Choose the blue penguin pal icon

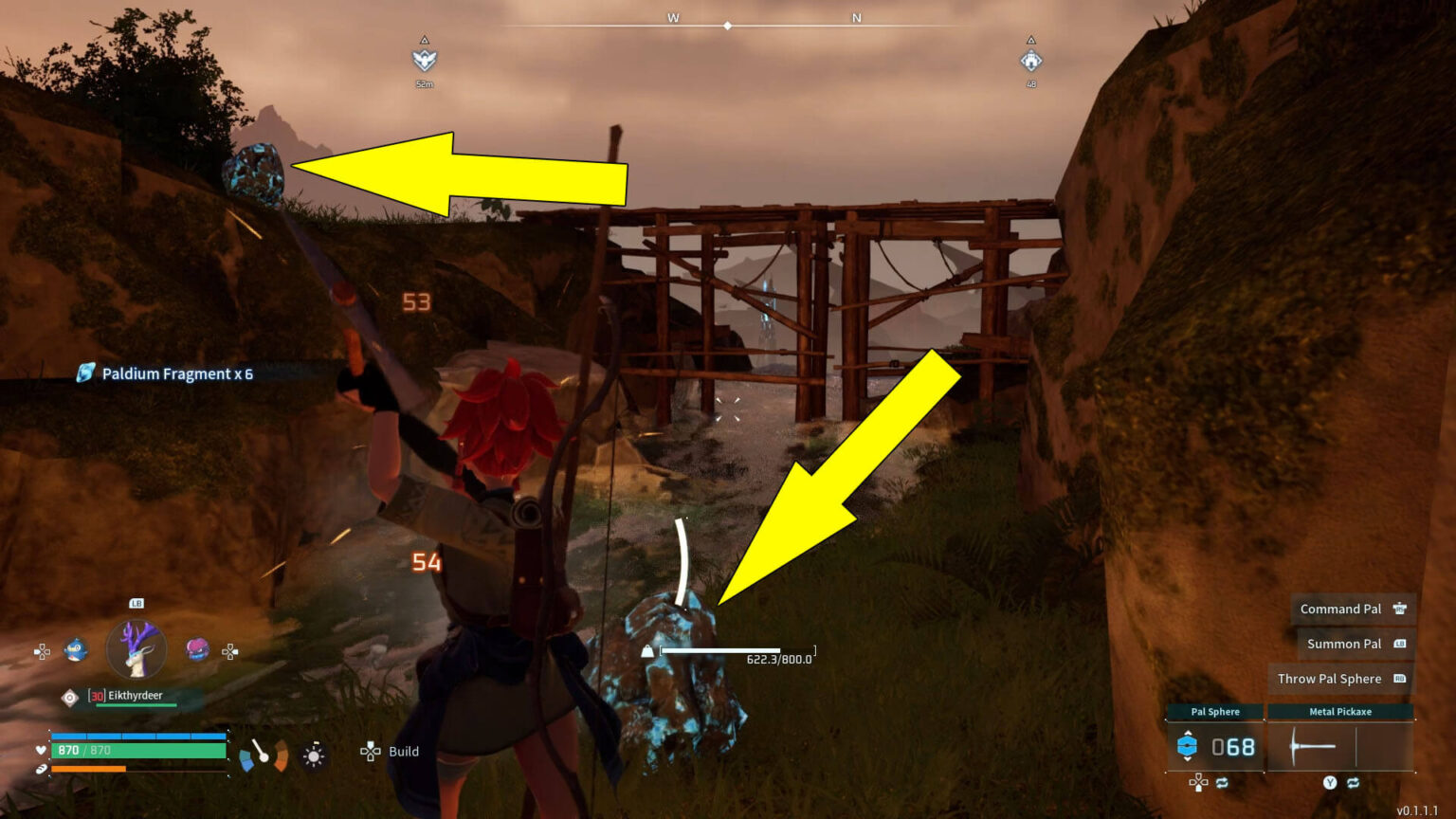click(76, 650)
